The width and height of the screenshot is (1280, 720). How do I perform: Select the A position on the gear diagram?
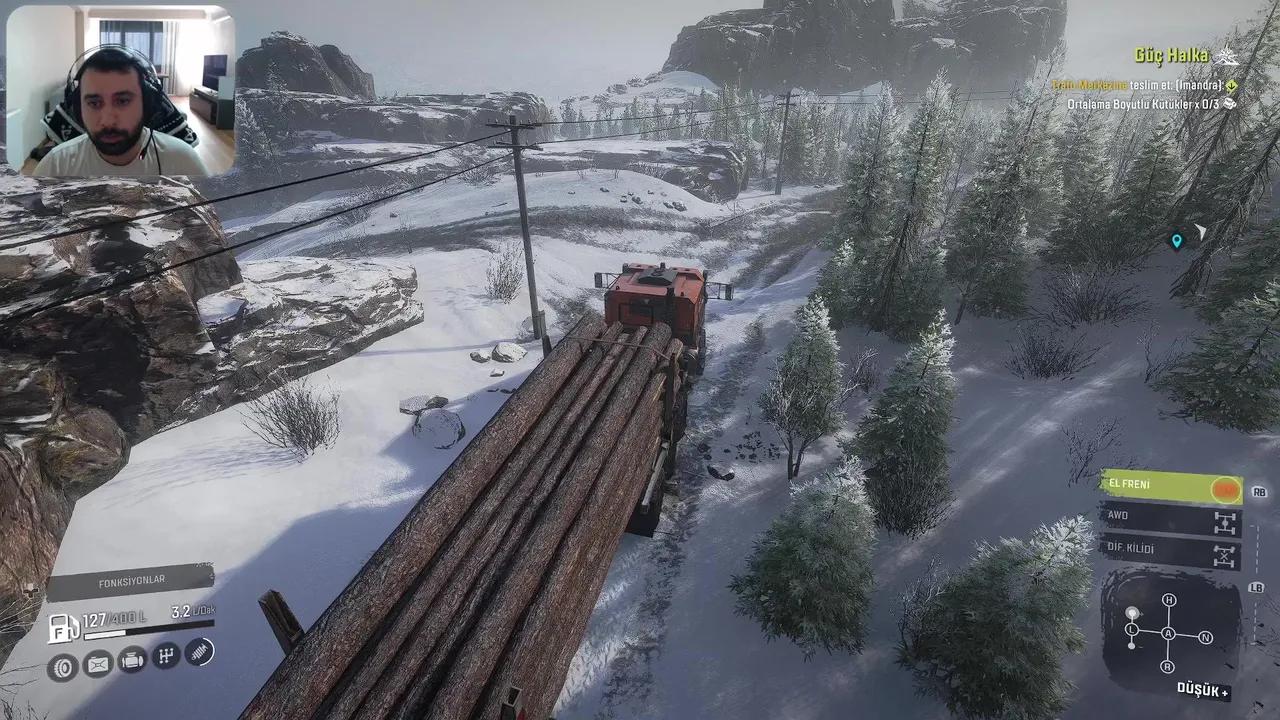(1168, 634)
